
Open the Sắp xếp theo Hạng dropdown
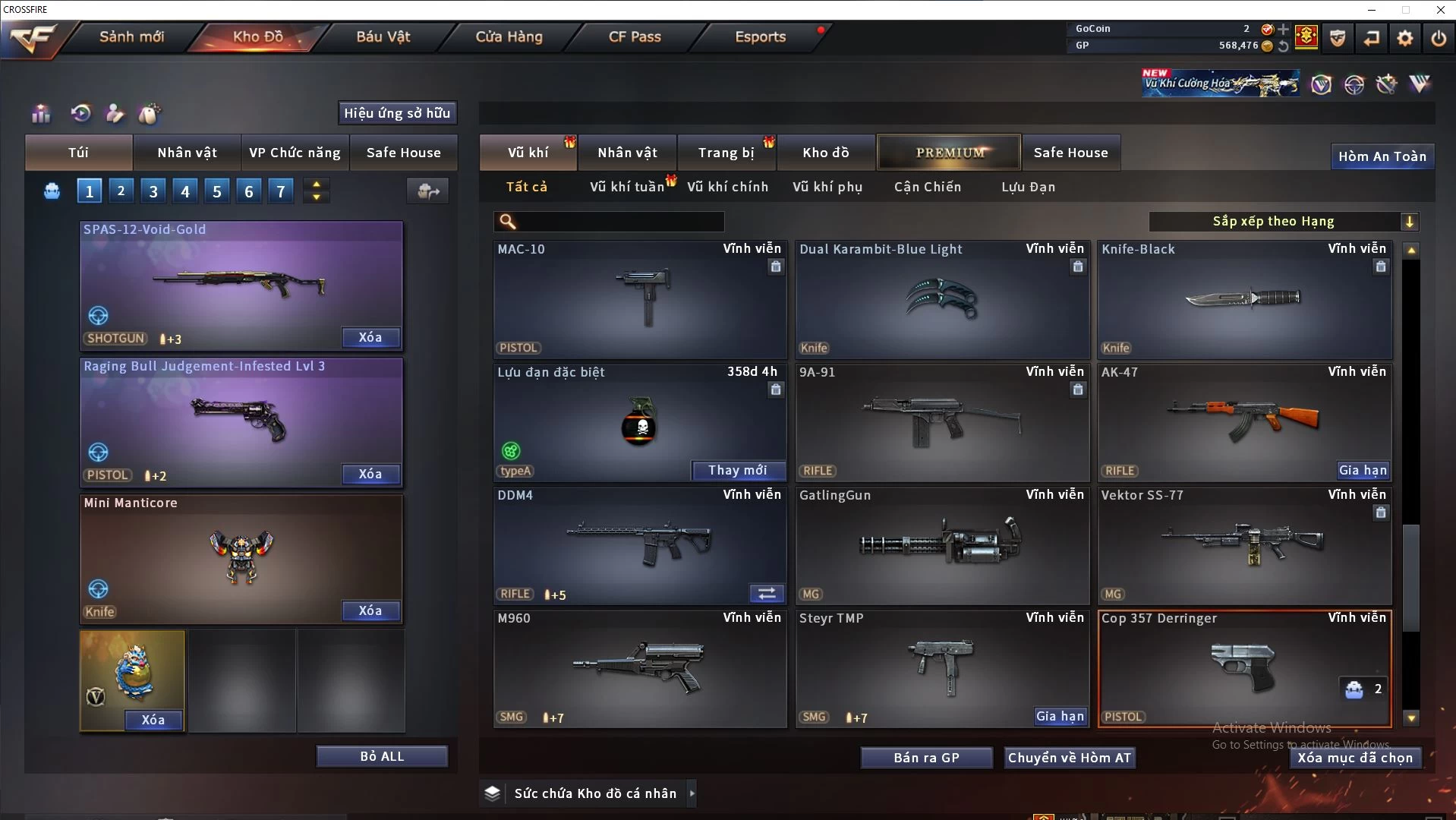1283,222
